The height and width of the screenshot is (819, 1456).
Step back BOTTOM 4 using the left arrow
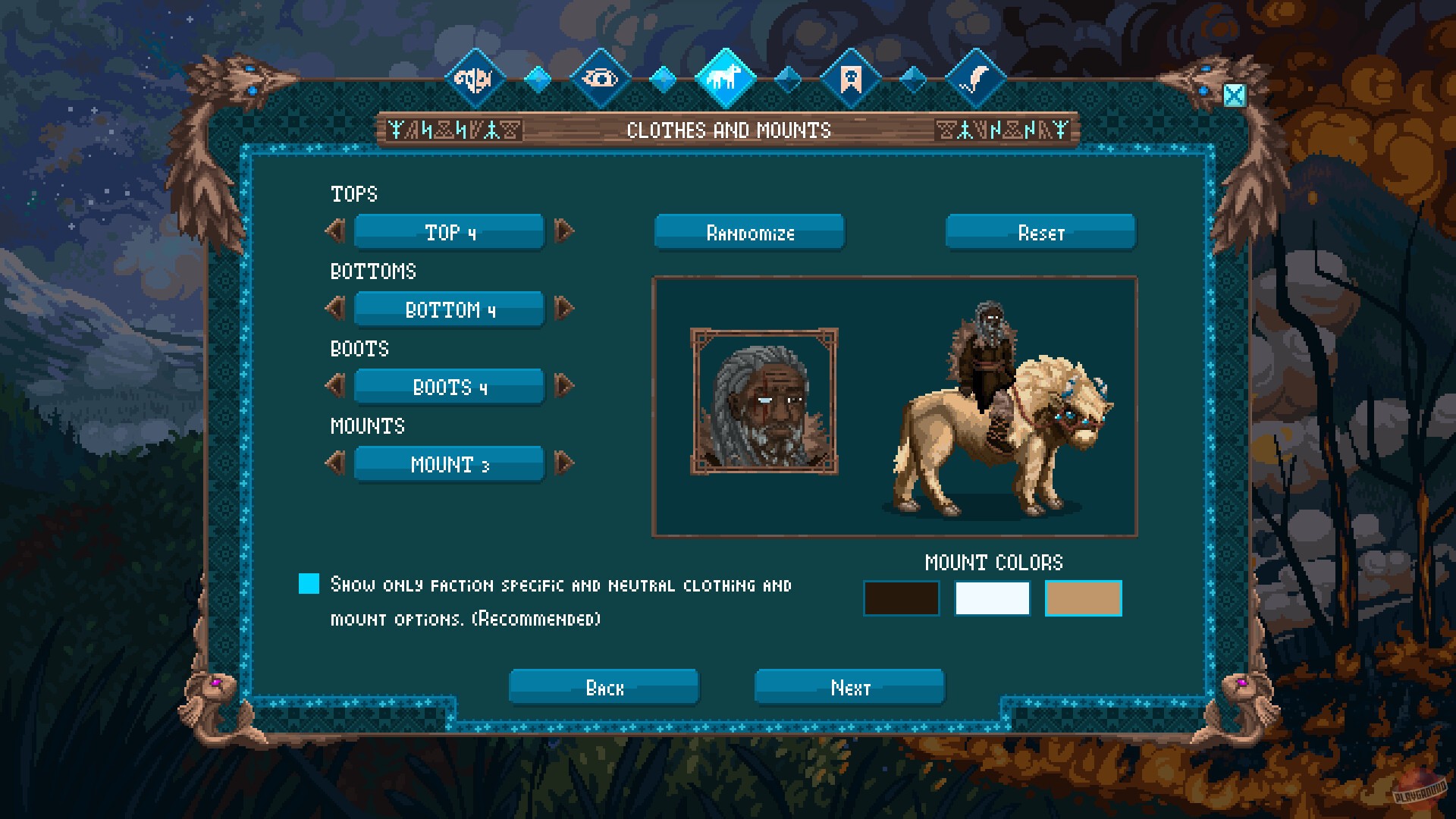pyautogui.click(x=336, y=309)
